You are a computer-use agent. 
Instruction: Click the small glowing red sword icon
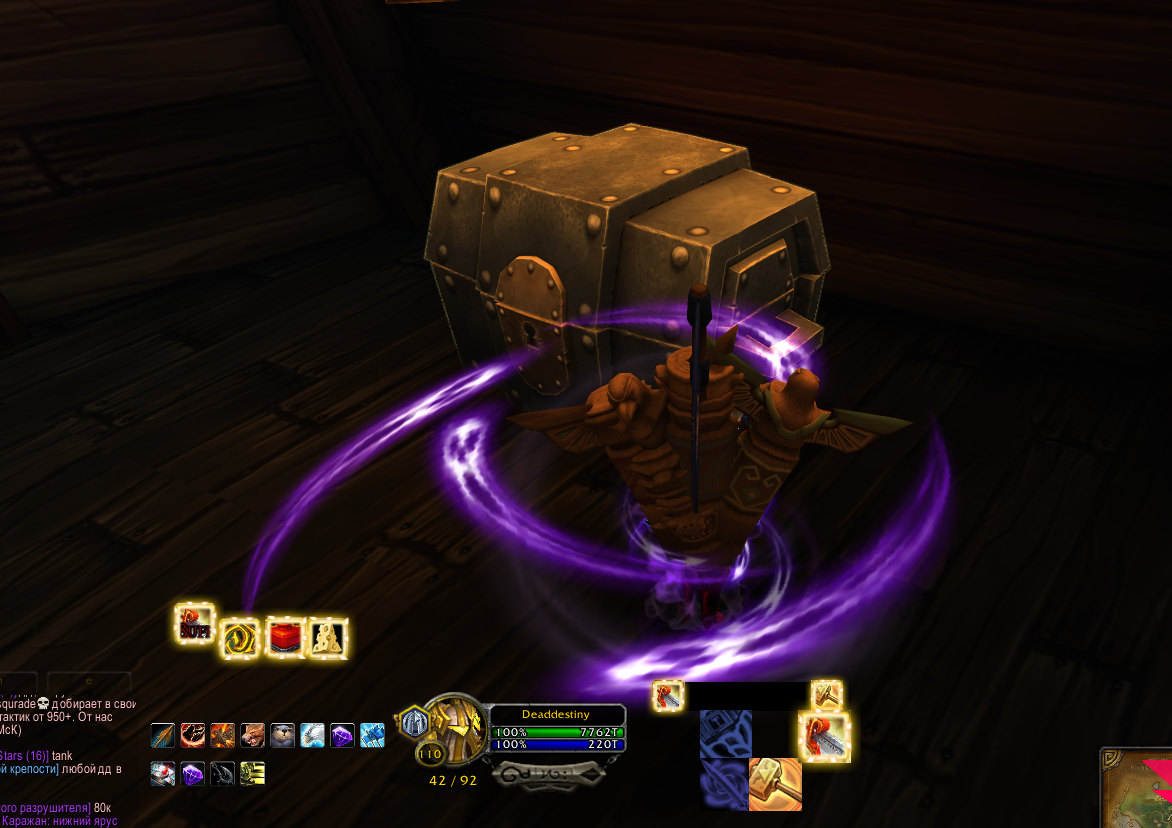(668, 696)
